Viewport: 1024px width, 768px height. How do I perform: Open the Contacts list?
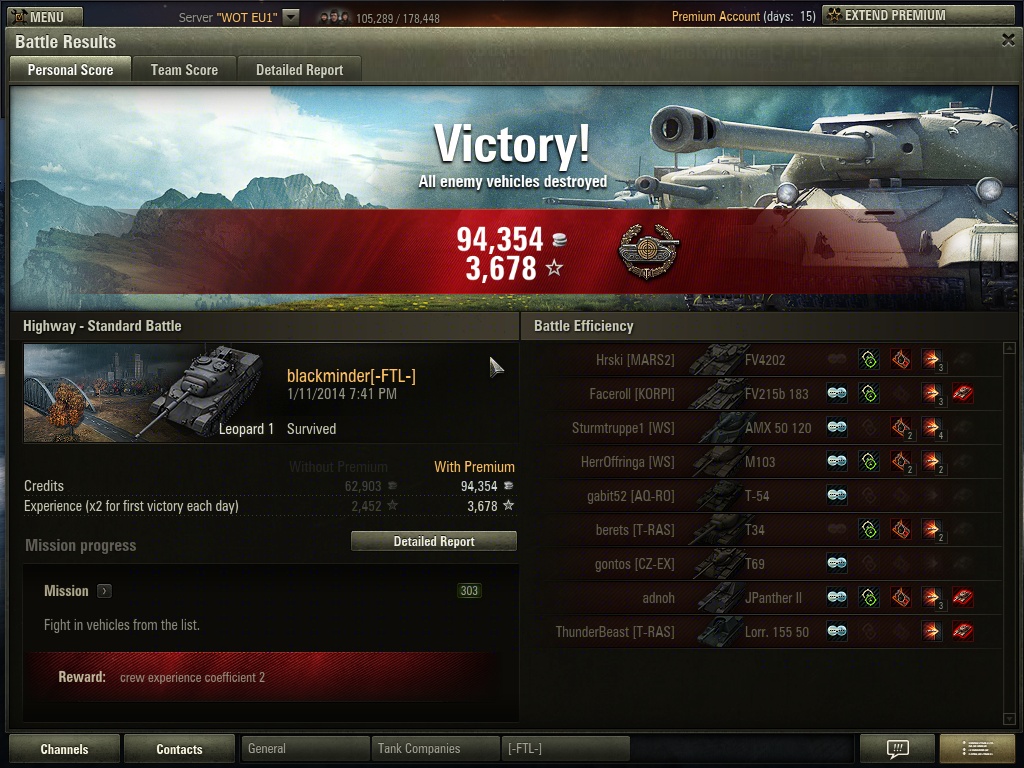[179, 749]
